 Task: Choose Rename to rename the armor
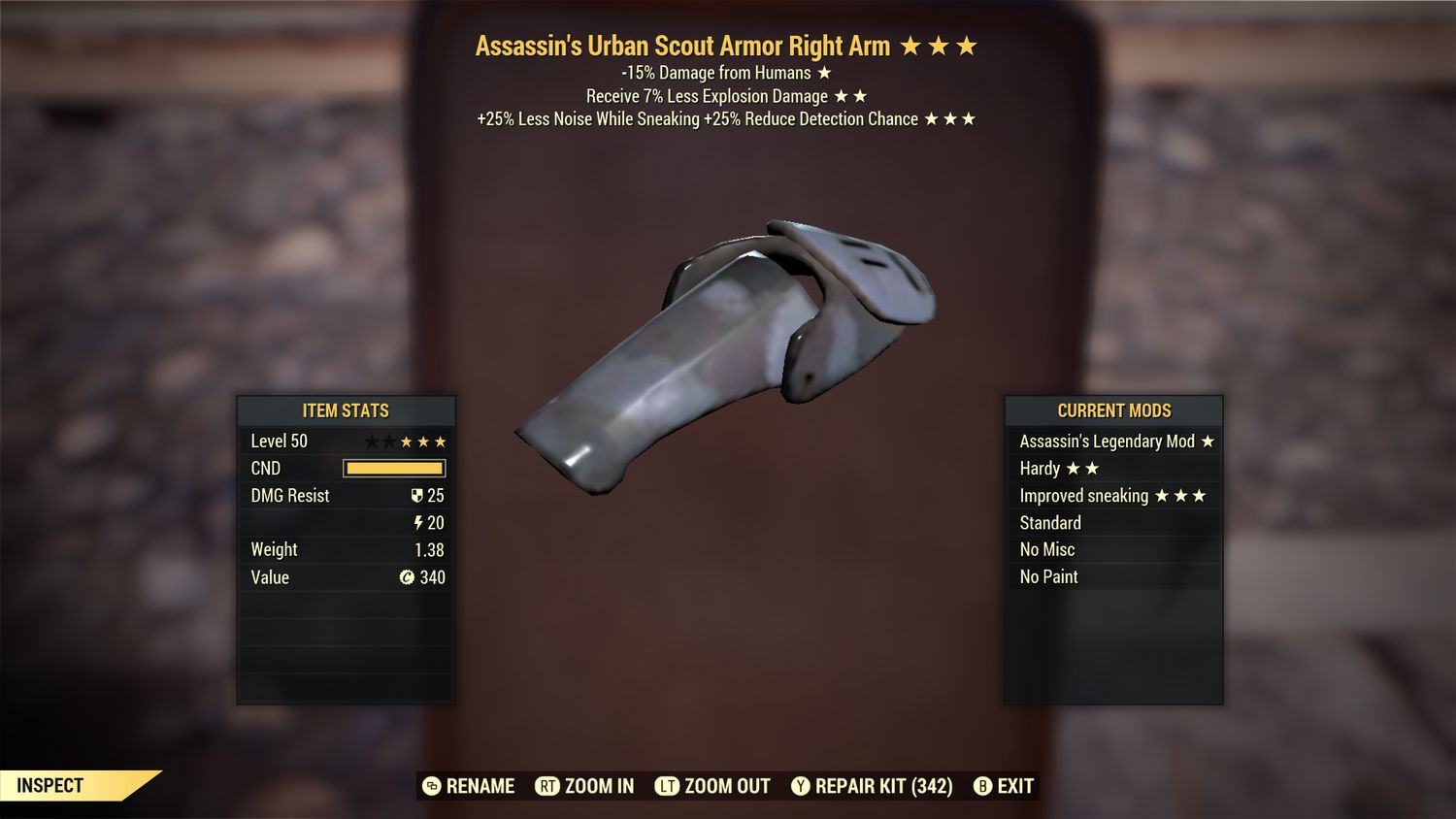[480, 787]
